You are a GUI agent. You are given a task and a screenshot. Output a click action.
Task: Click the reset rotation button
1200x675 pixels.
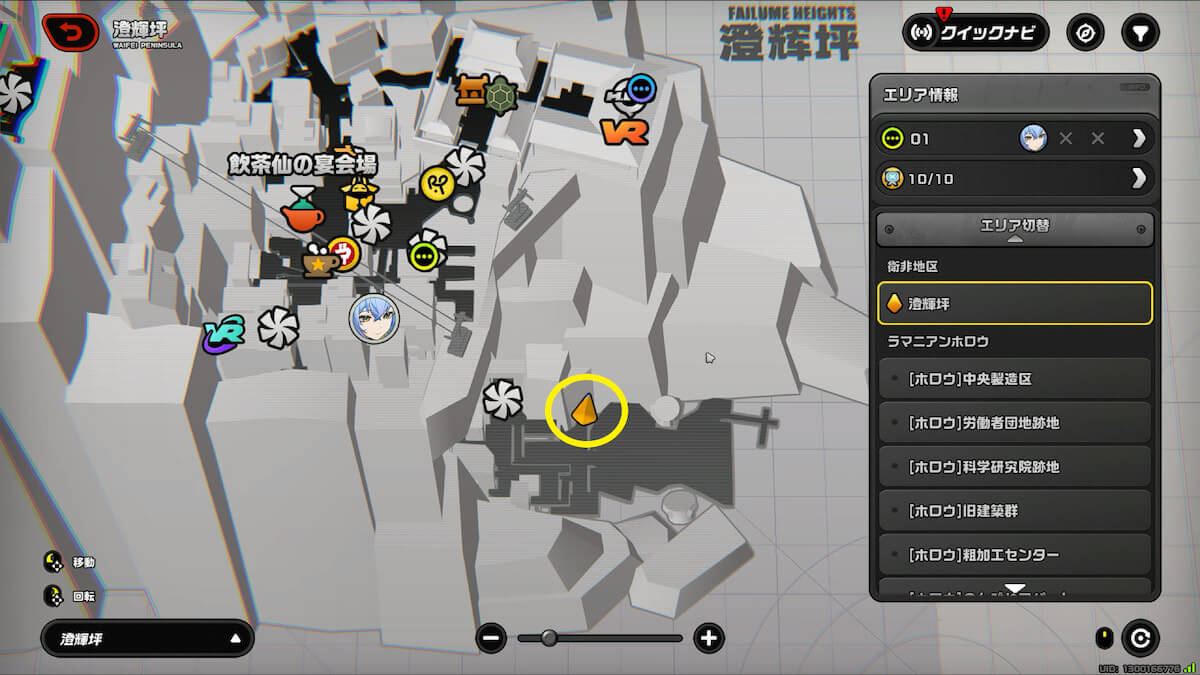[x=1139, y=638]
